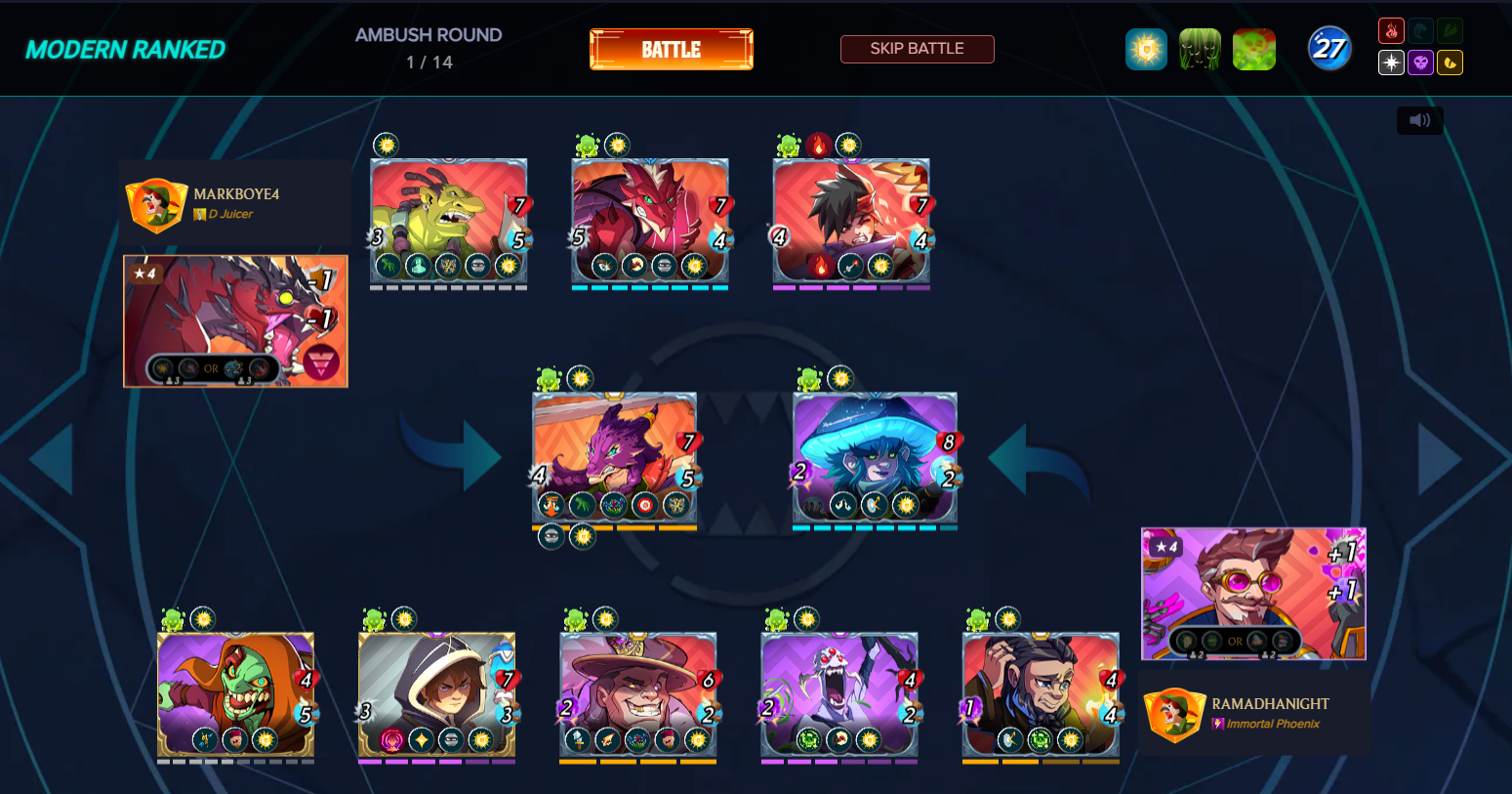
Task: Choose the dark-haired man scratching head card
Action: pos(1041,694)
